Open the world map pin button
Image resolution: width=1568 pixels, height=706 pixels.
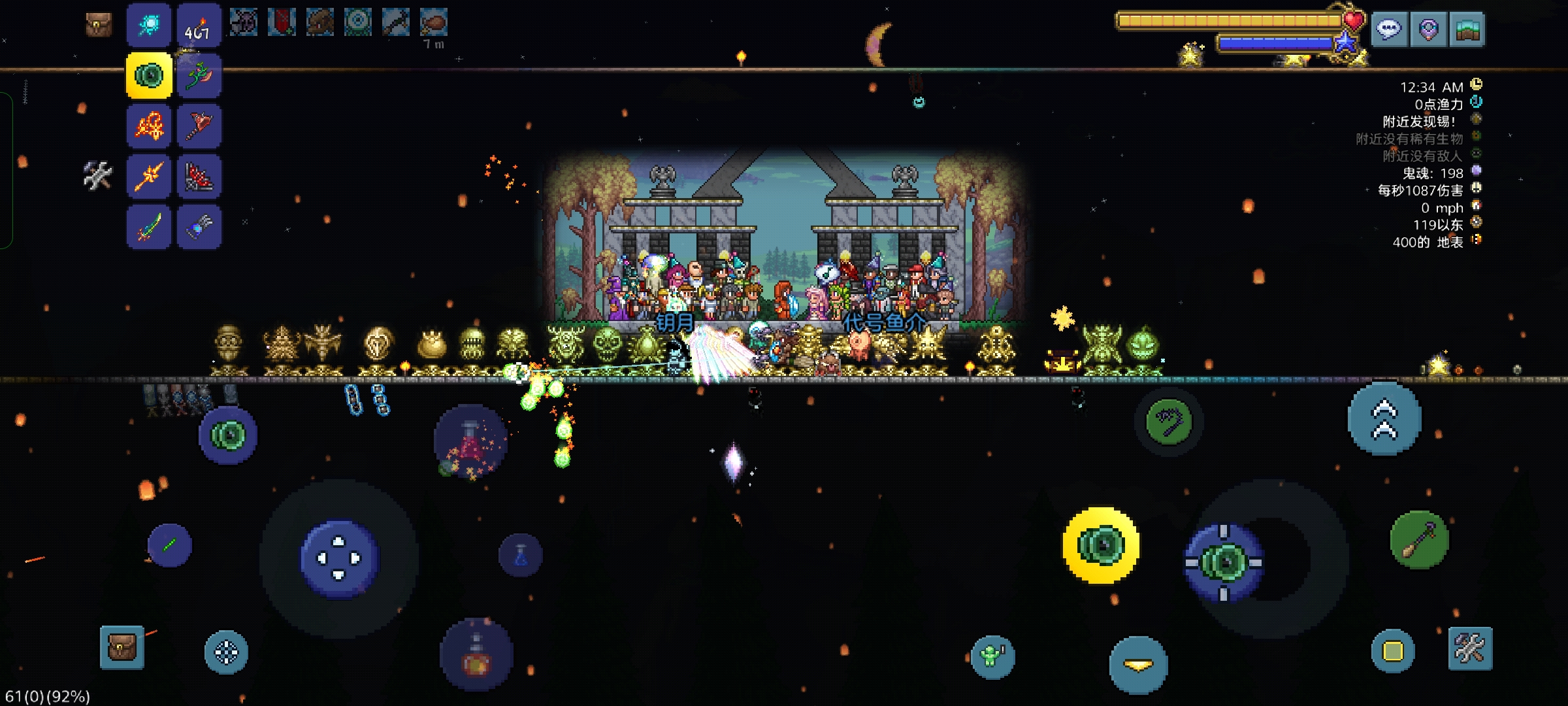pos(1428,29)
